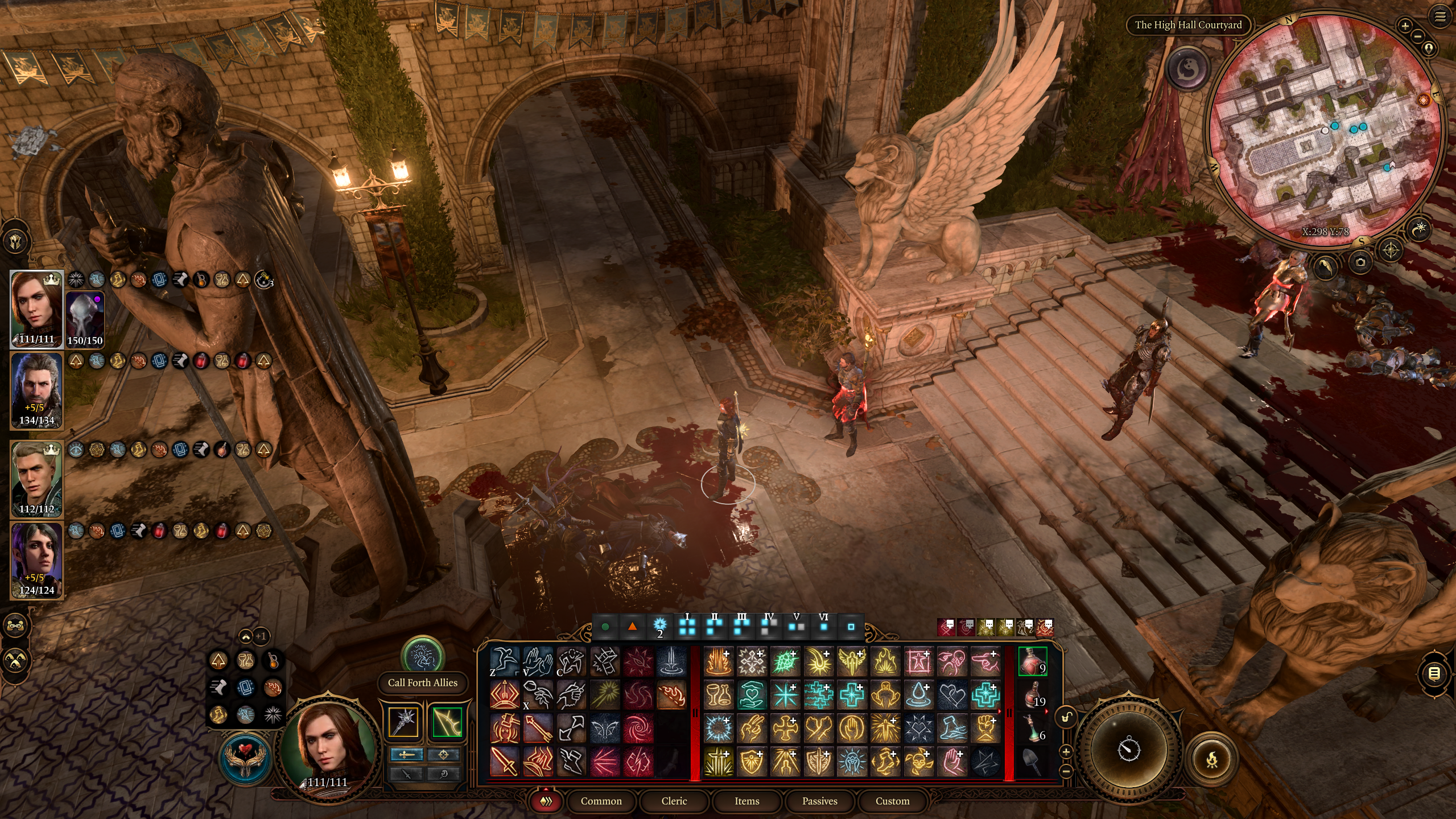
Task: Open the Items hotbar tab
Action: point(746,801)
